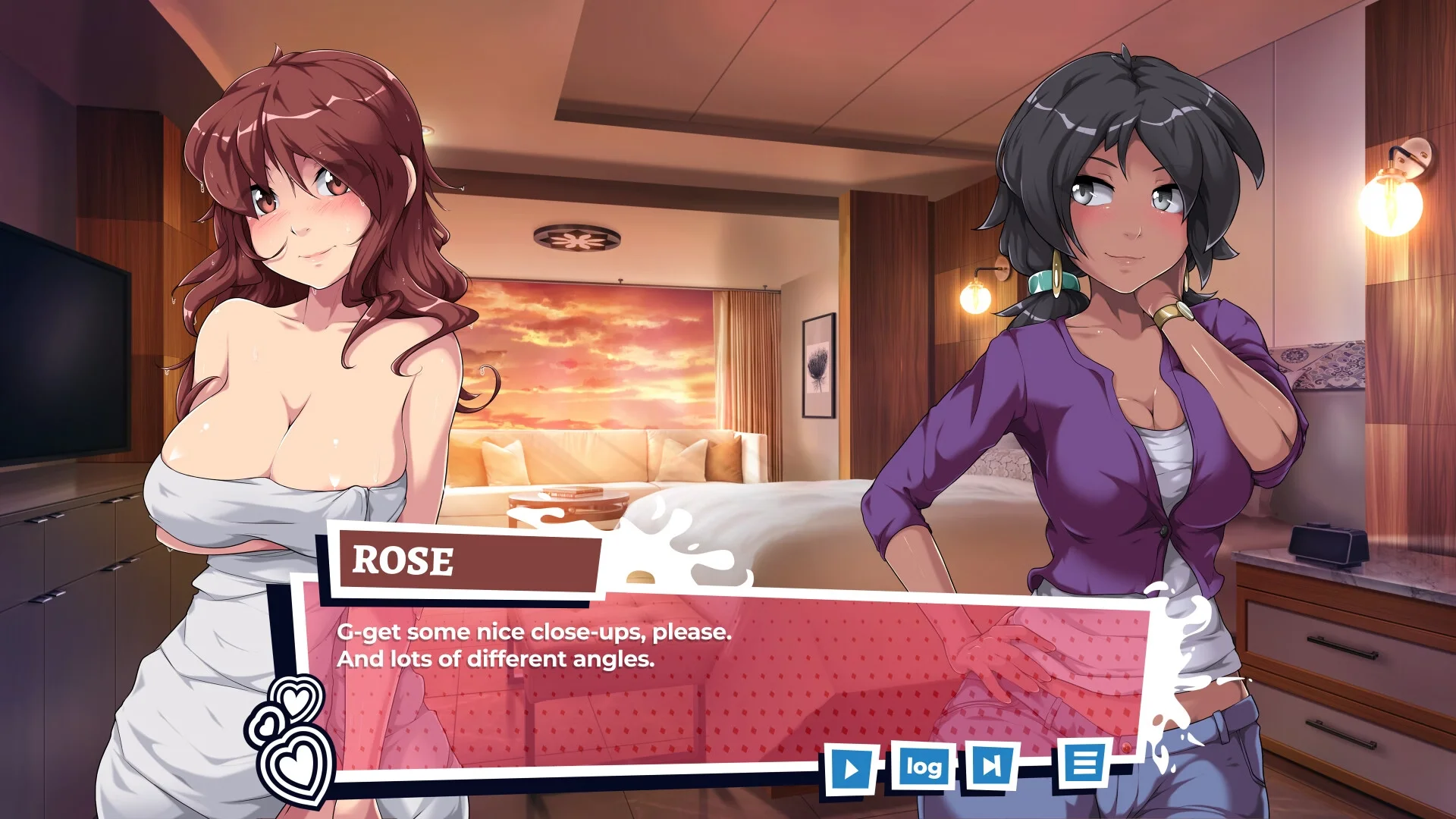The width and height of the screenshot is (1456, 819).
Task: Skip ahead with the fast-forward button
Action: coord(990,765)
